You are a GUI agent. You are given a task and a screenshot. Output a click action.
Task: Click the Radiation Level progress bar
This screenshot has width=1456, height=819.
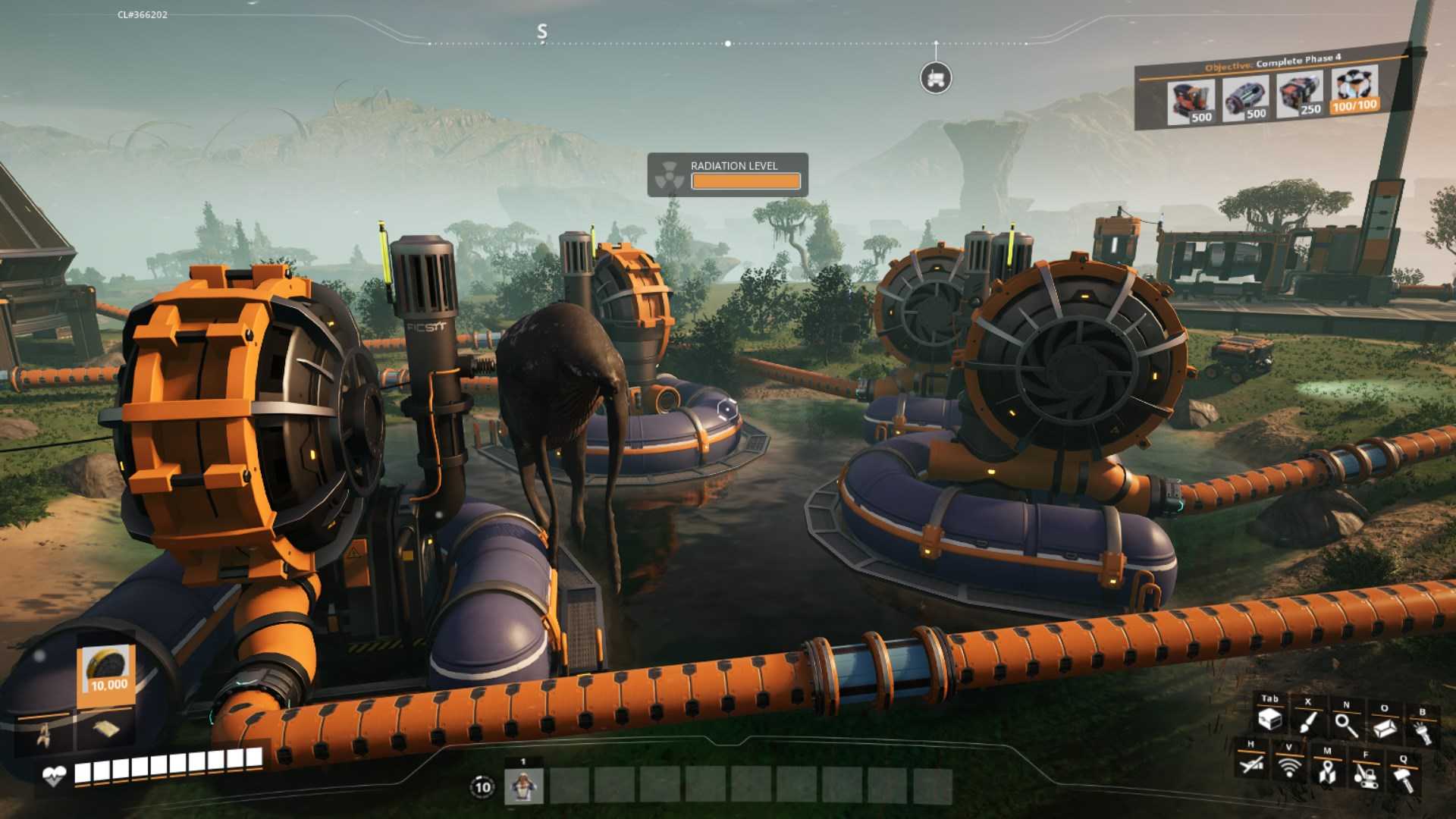click(x=747, y=182)
